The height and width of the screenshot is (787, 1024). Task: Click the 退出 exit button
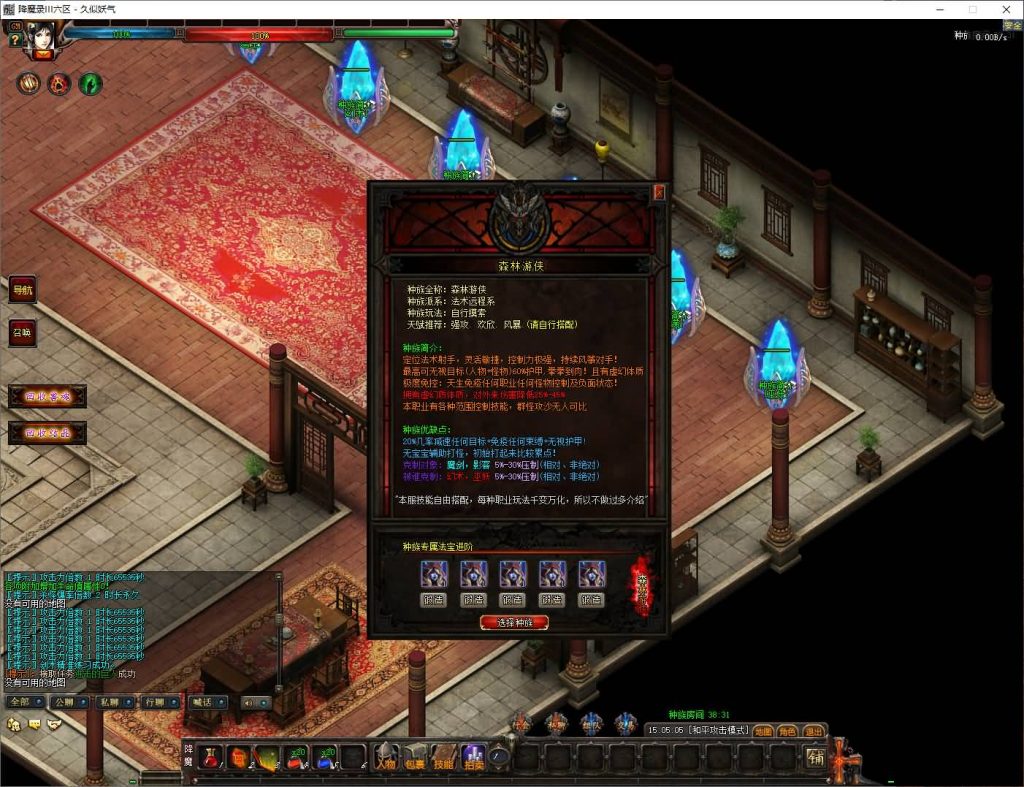(813, 731)
